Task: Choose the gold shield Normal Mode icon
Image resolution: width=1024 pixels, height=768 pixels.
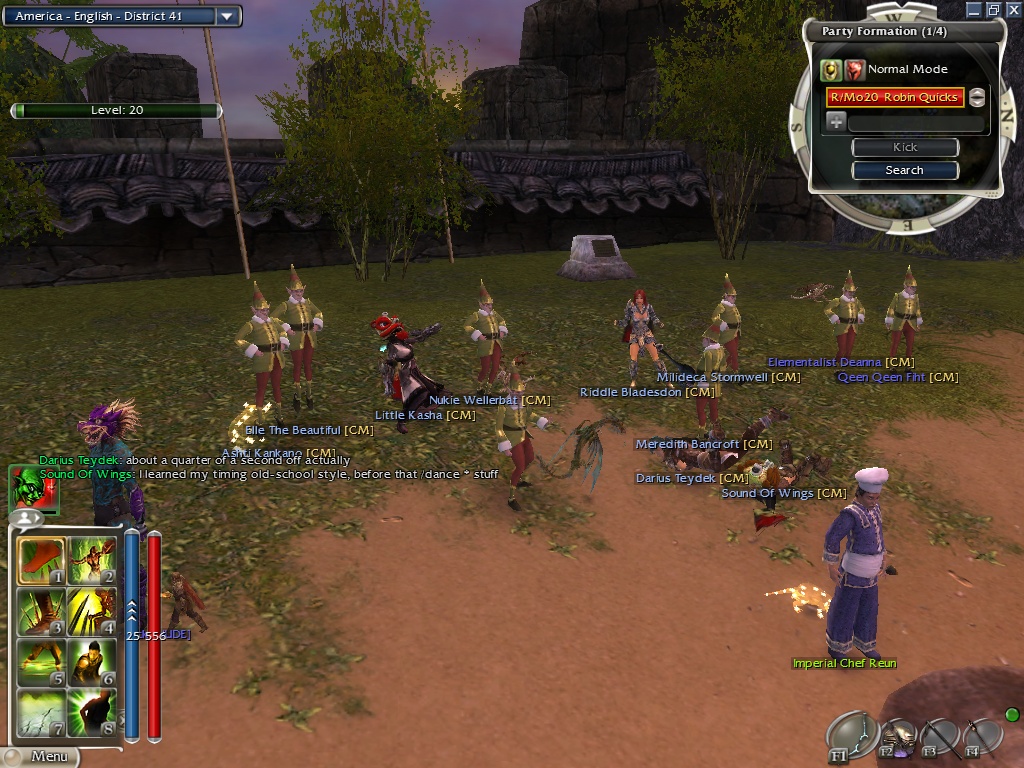Action: [x=831, y=69]
